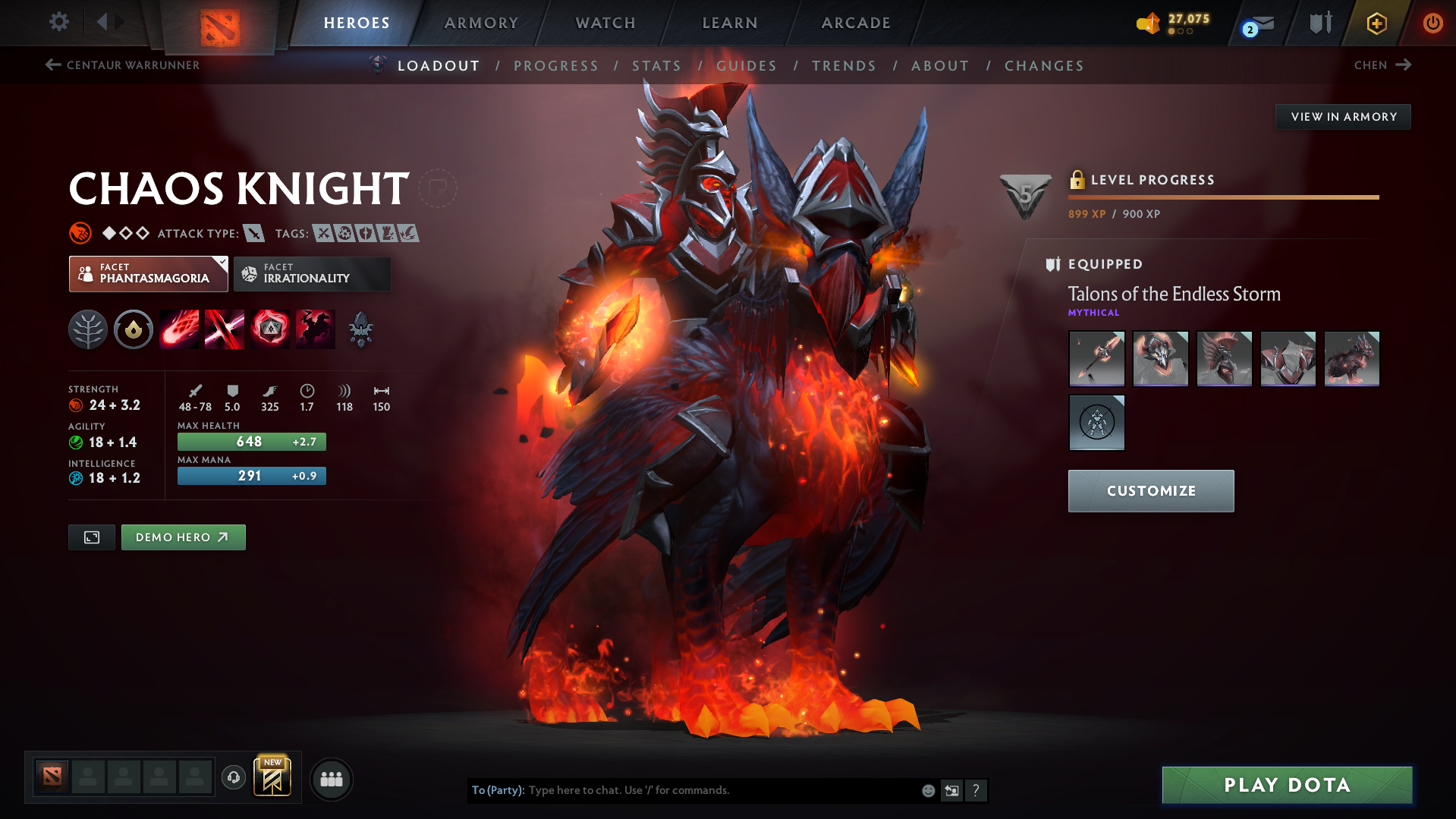Click the Level Progress XP bar

[1223, 197]
